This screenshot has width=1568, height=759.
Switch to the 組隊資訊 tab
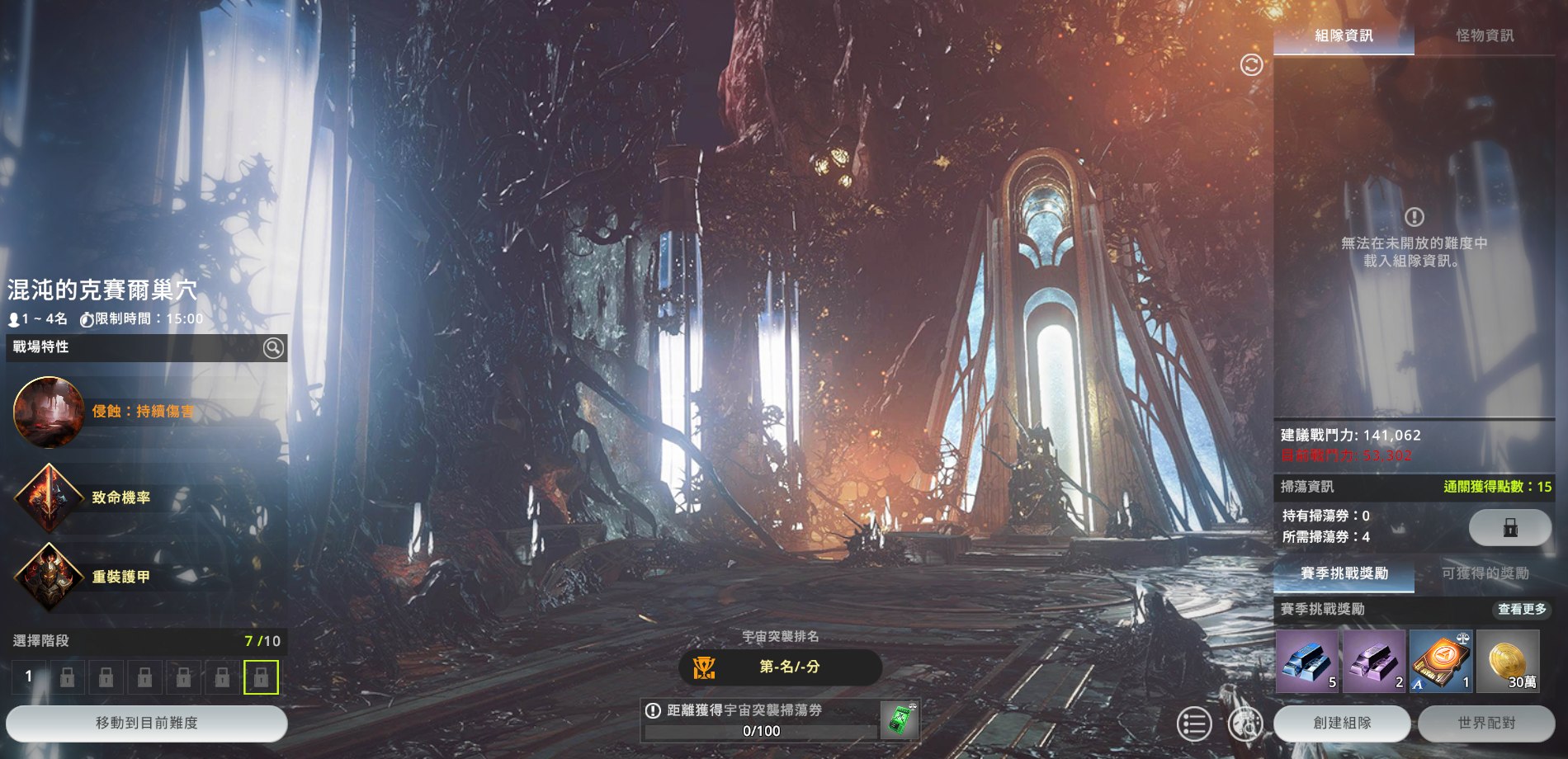click(1344, 35)
